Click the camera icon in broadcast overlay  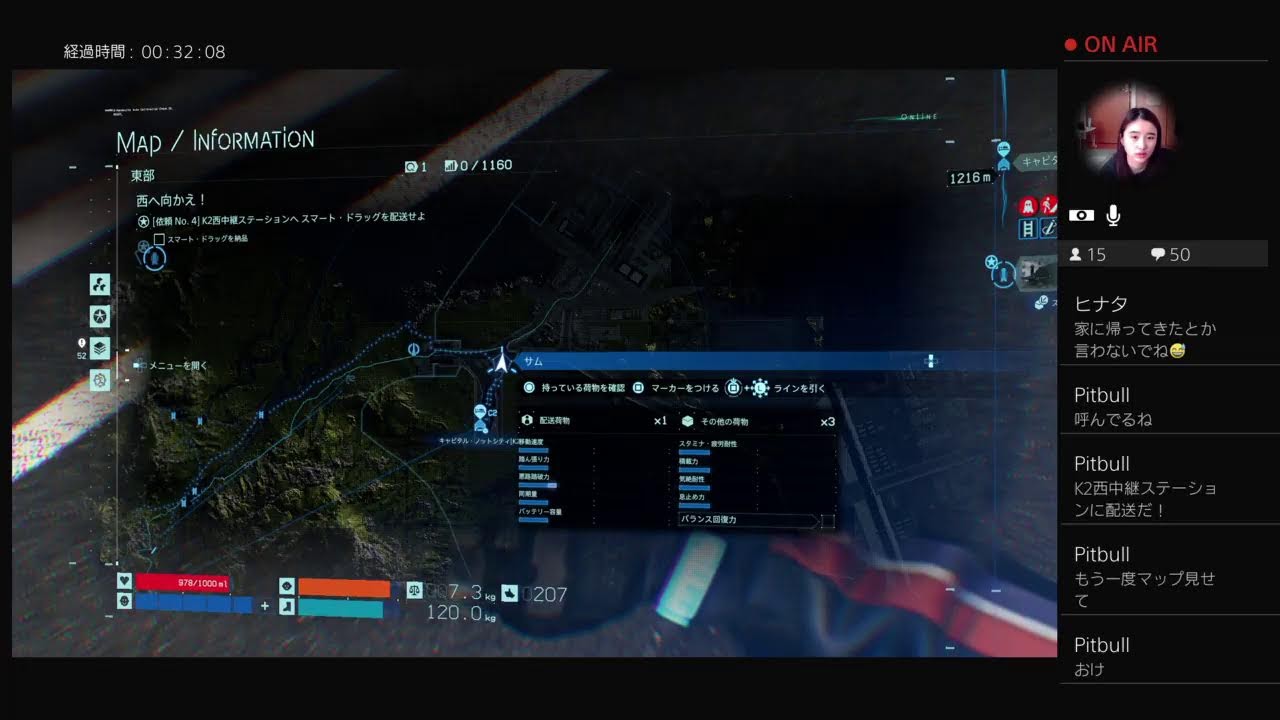[x=1081, y=215]
